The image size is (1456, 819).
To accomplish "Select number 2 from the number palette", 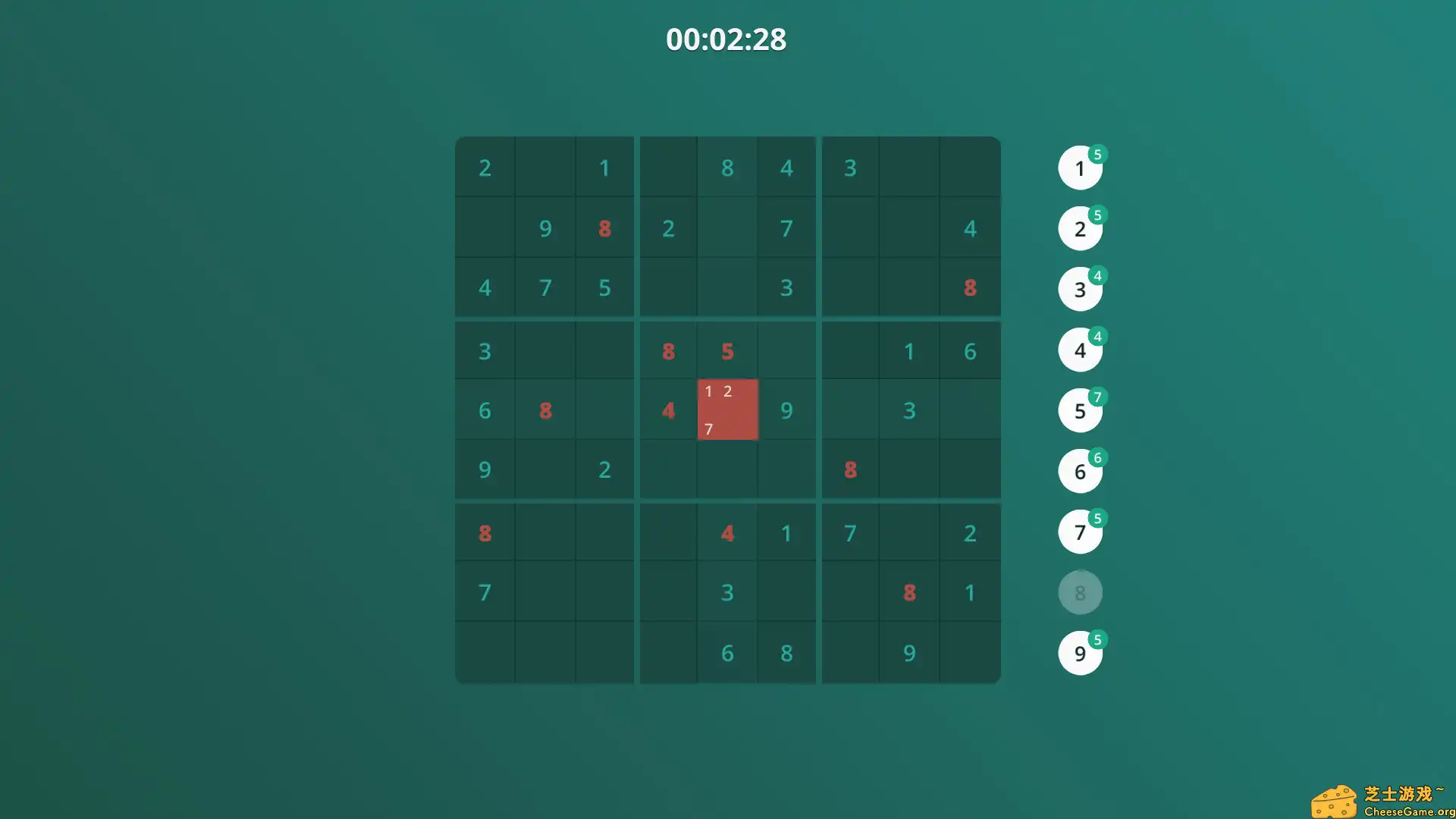I will [1080, 228].
